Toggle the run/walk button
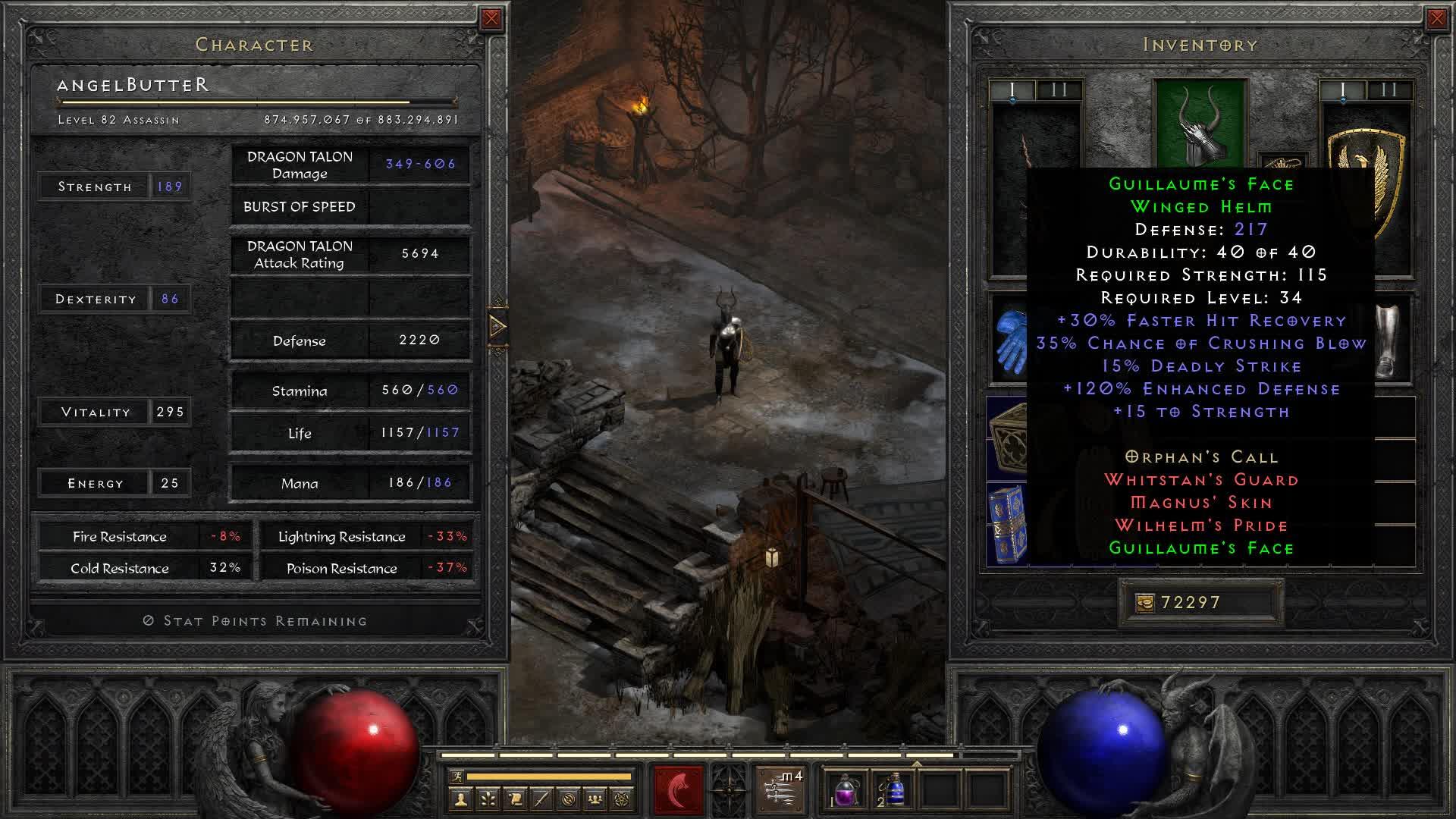The width and height of the screenshot is (1456, 819). (456, 777)
